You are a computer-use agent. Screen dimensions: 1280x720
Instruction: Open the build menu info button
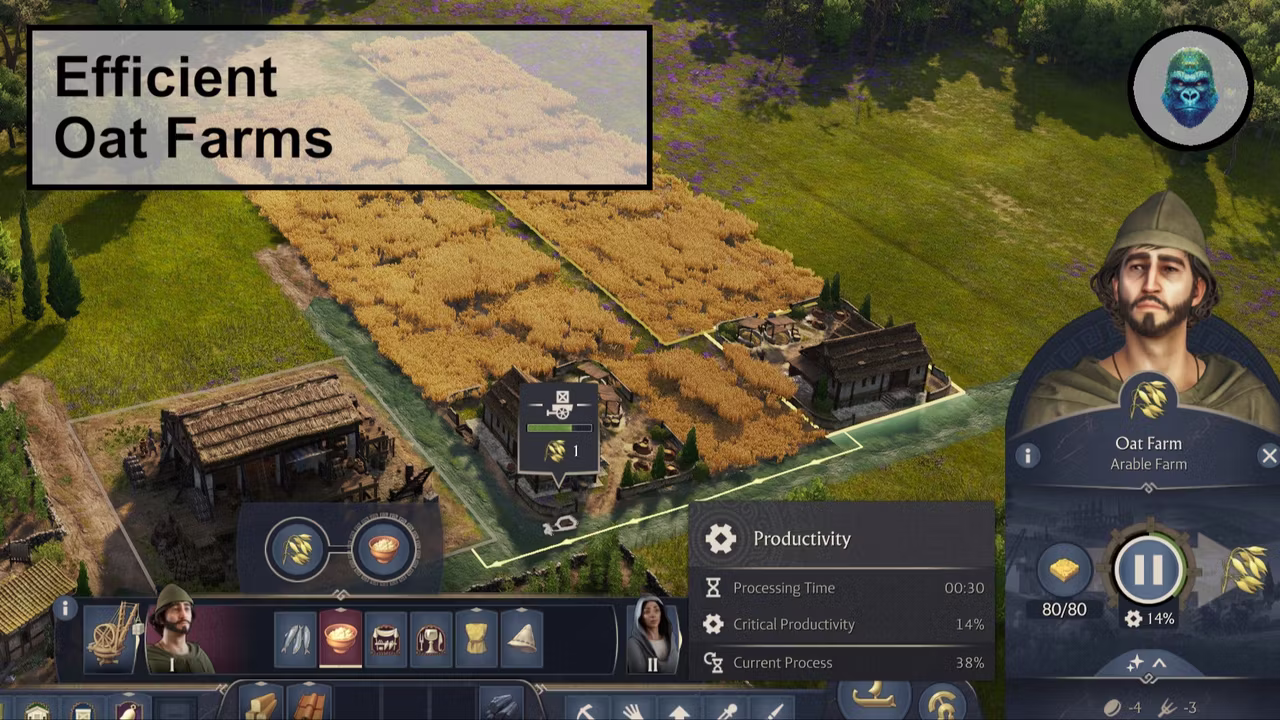(66, 608)
